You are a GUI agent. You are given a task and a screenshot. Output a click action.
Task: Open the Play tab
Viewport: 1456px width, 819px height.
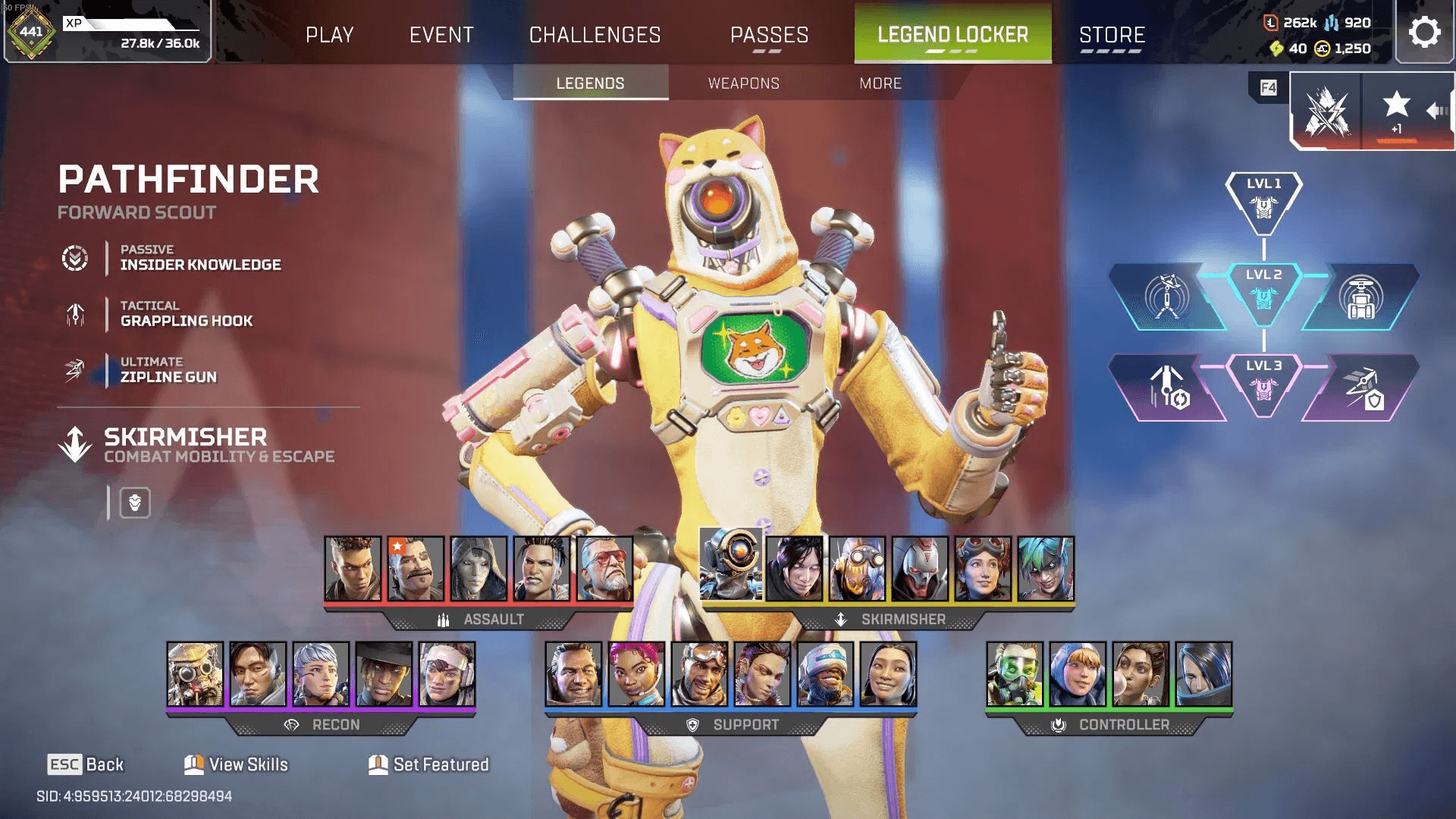(329, 35)
